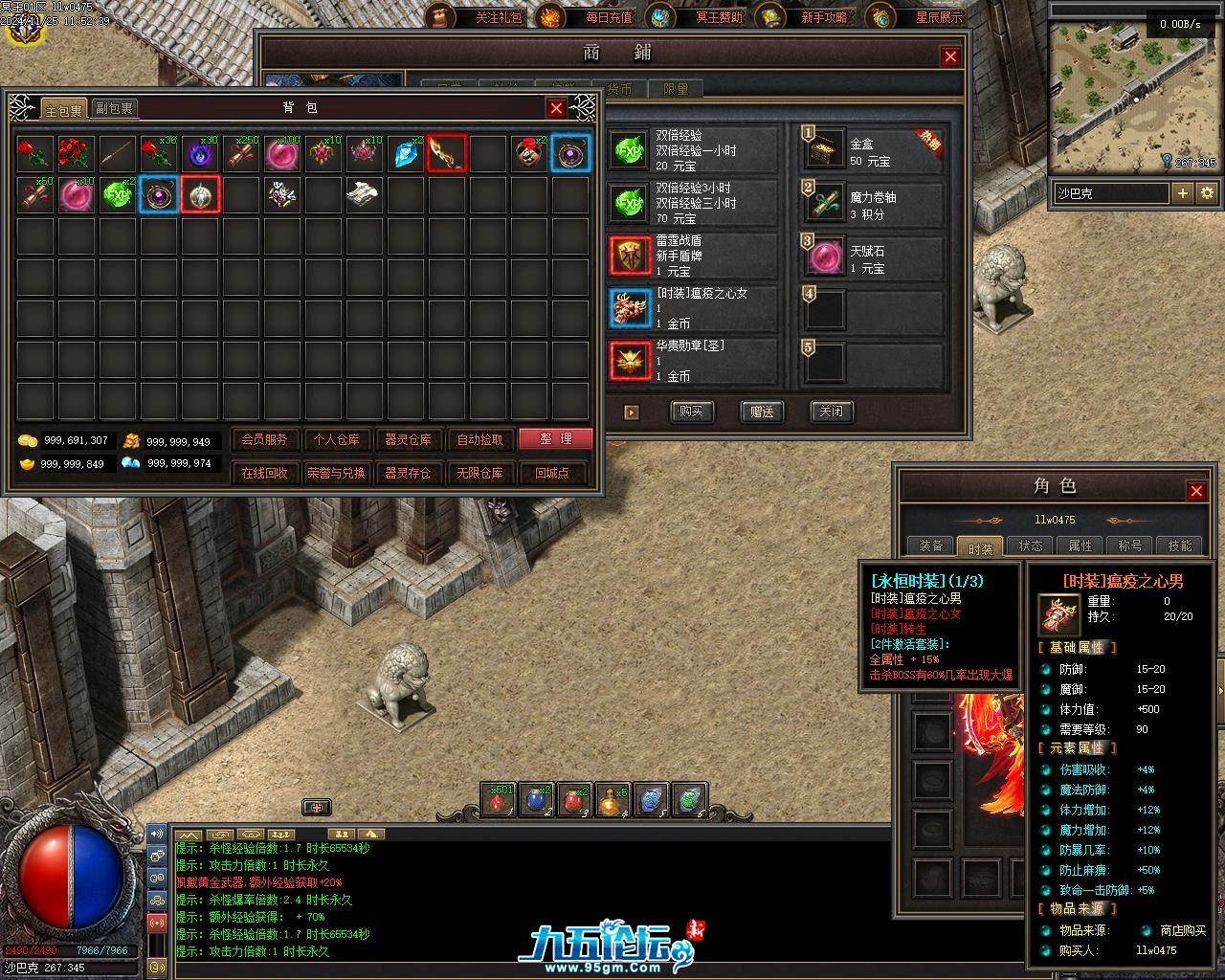The width and height of the screenshot is (1225, 980).
Task: Open the Status (状态) character tab
Action: coord(1031,546)
